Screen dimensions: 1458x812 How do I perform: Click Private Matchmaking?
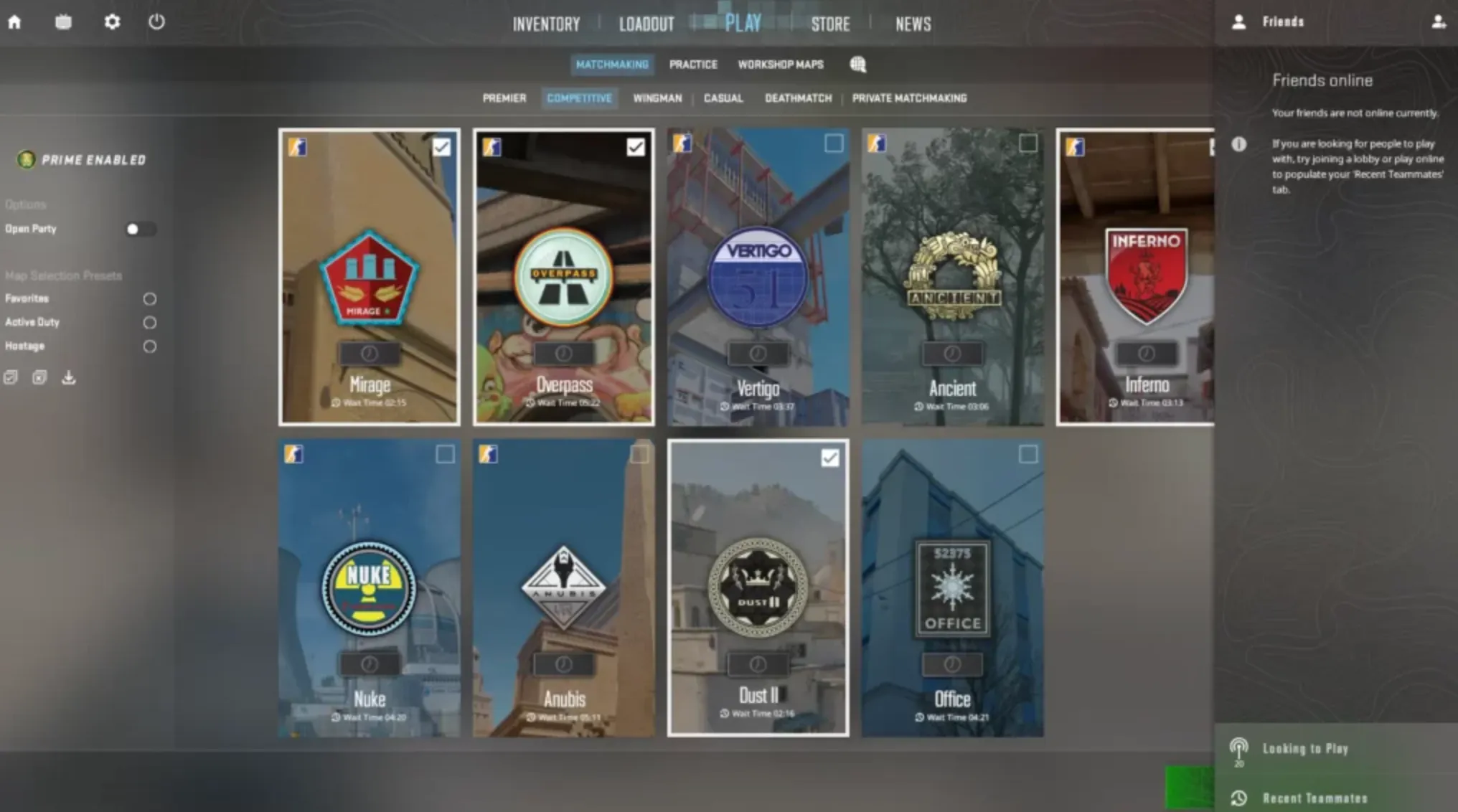click(x=909, y=98)
